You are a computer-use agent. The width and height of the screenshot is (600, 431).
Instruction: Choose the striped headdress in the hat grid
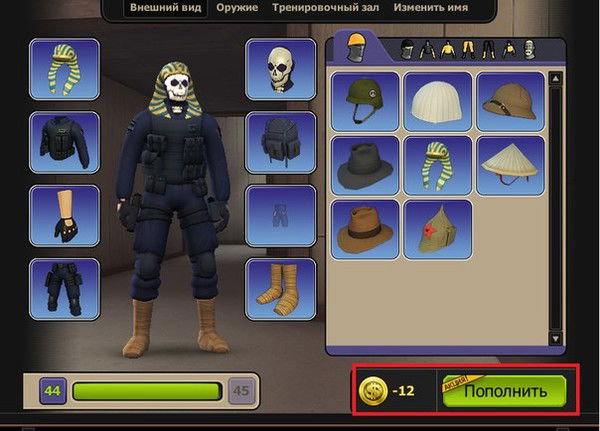click(x=437, y=164)
